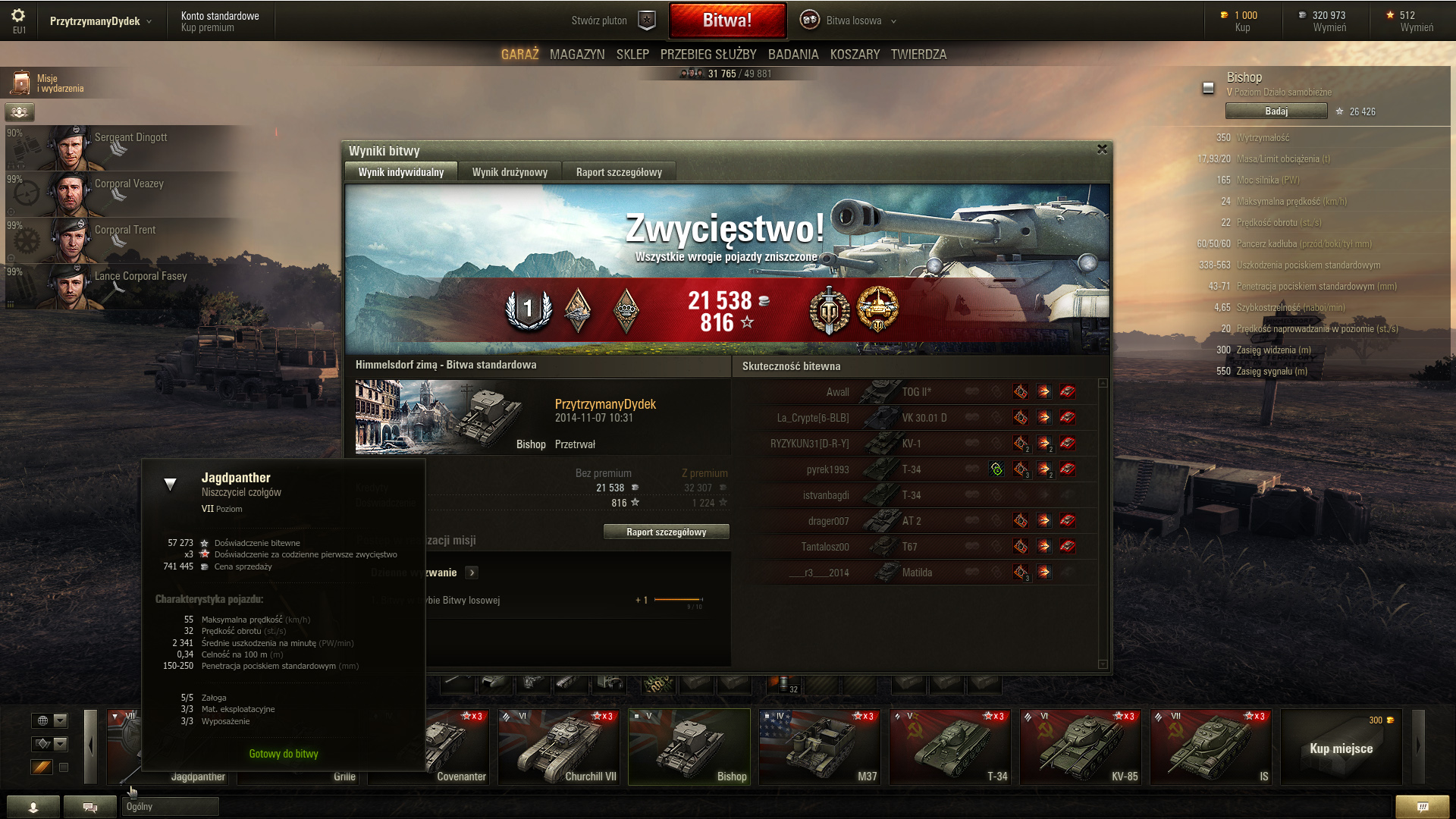1456x819 pixels.
Task: Start a battle with the Bitwa! button
Action: coord(726,20)
